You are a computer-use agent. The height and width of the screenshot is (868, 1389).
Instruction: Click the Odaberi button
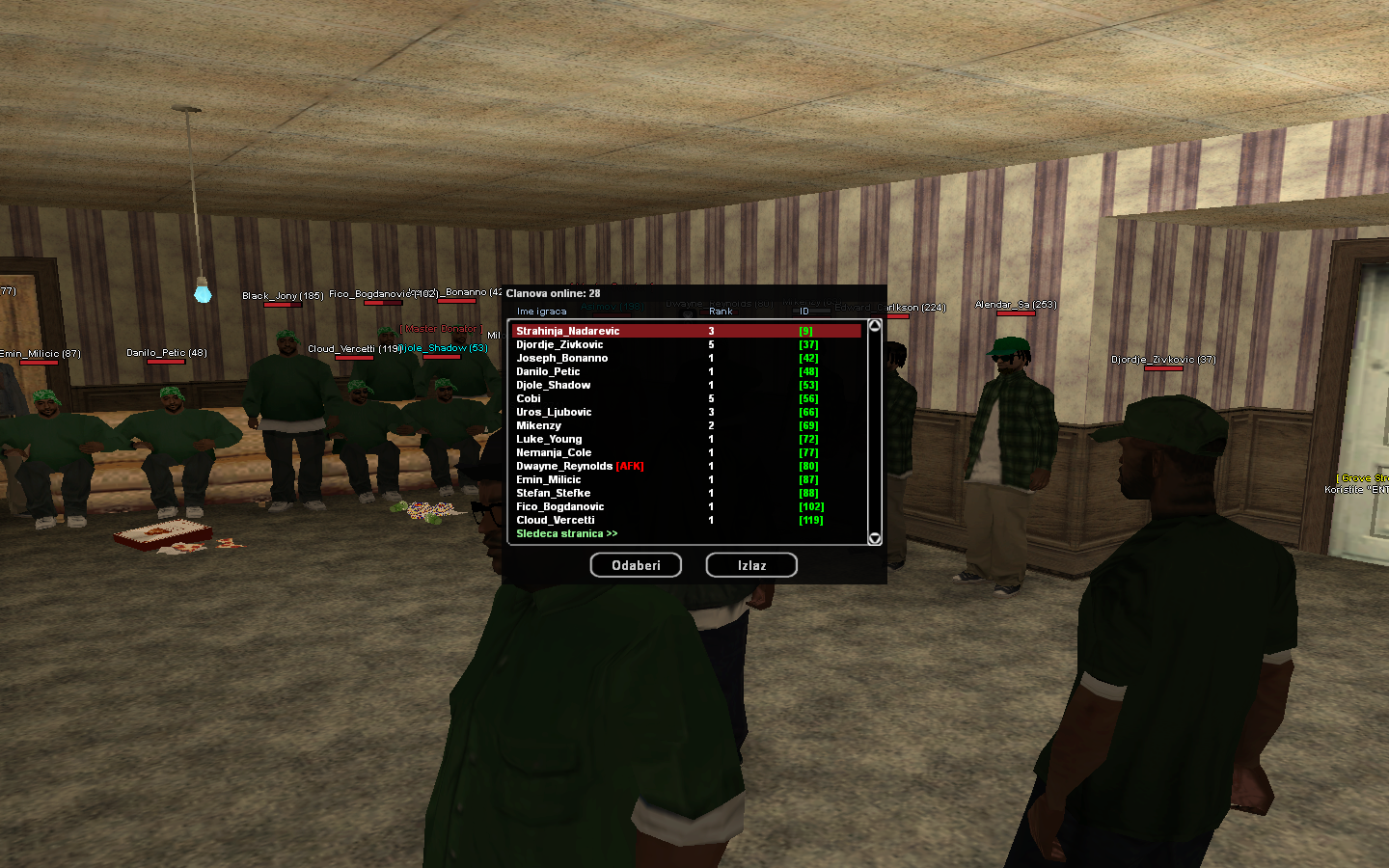636,565
